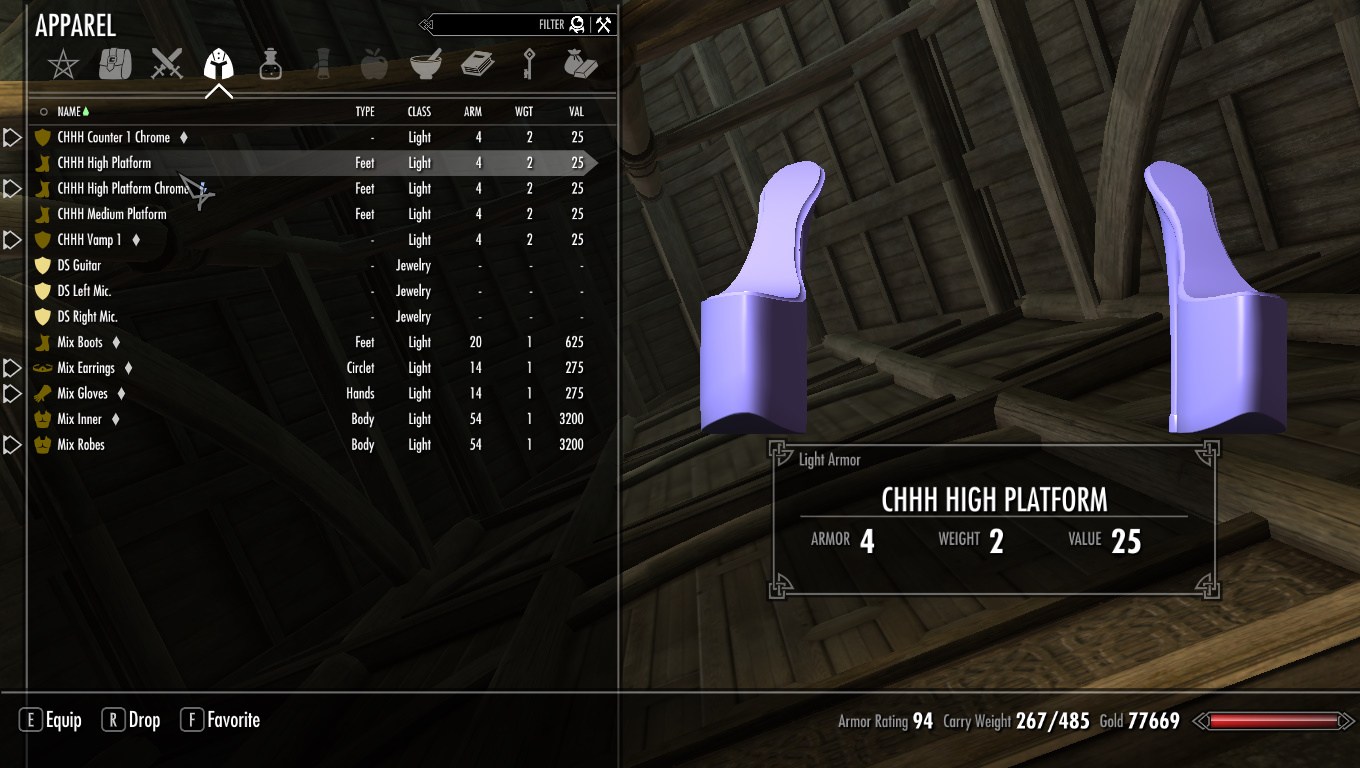Switch to the potions flask tab
1360x768 pixels.
[270, 65]
